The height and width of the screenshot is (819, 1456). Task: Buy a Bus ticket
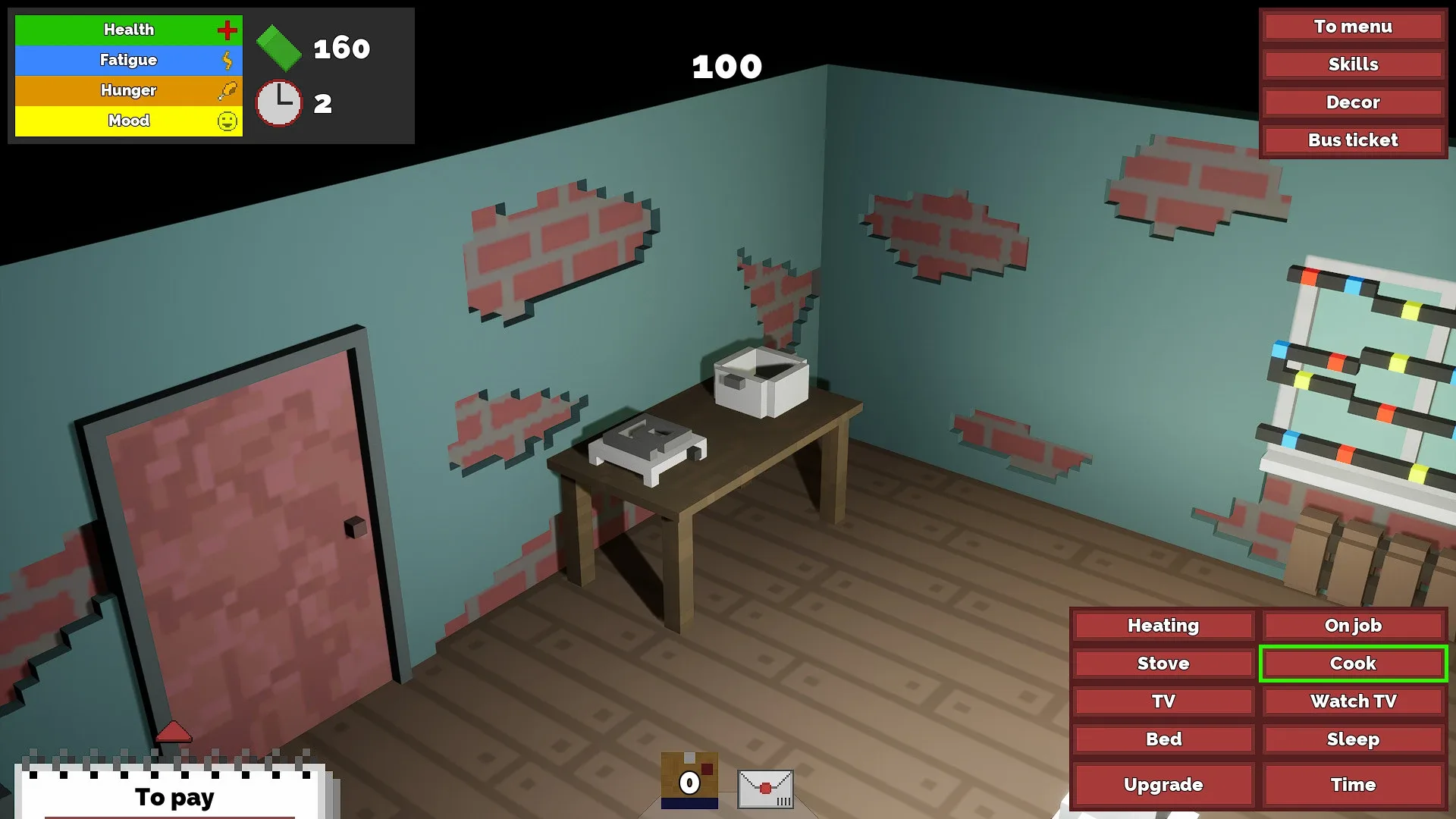click(x=1352, y=140)
